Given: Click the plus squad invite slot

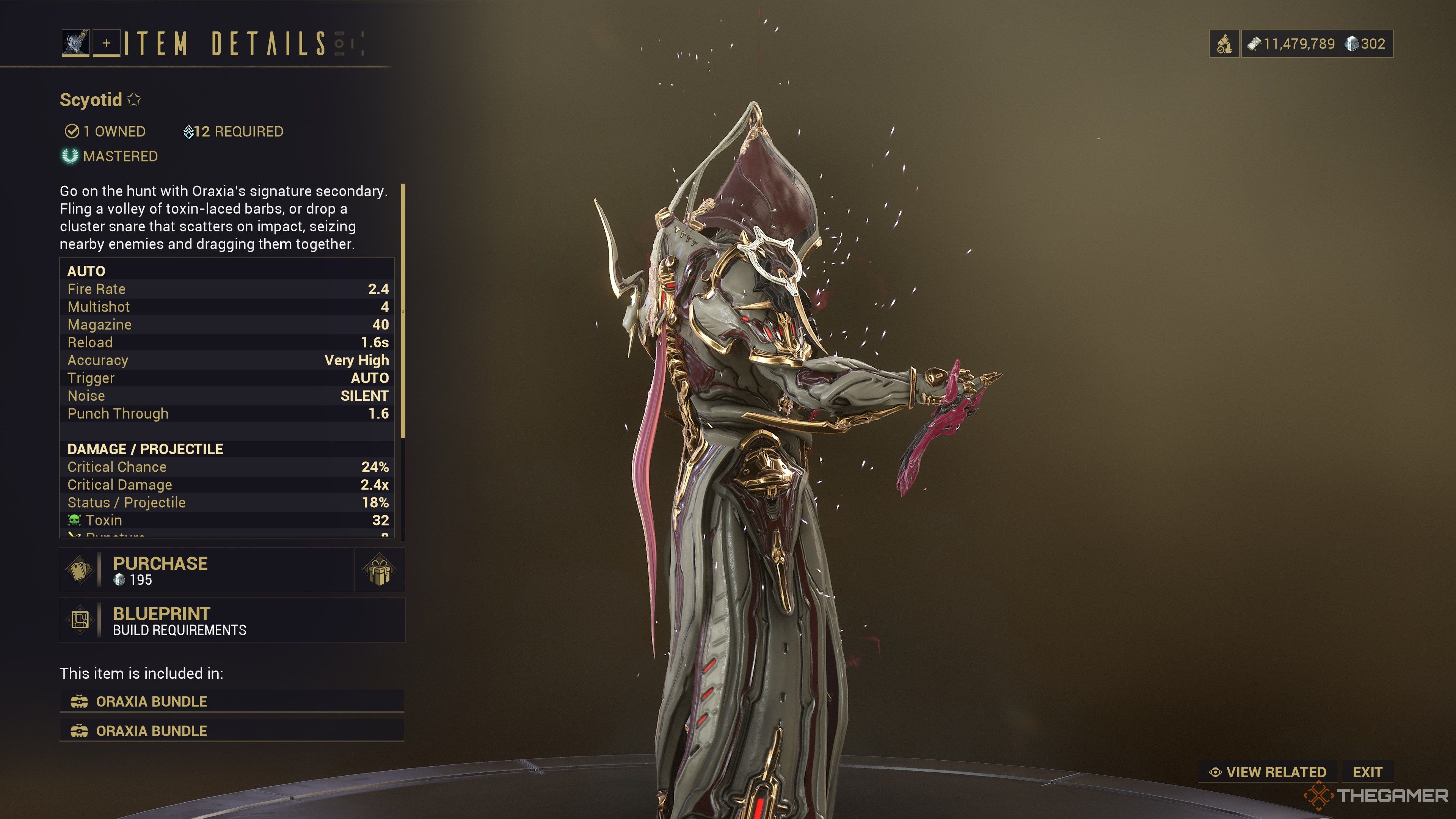Looking at the screenshot, I should [x=106, y=43].
